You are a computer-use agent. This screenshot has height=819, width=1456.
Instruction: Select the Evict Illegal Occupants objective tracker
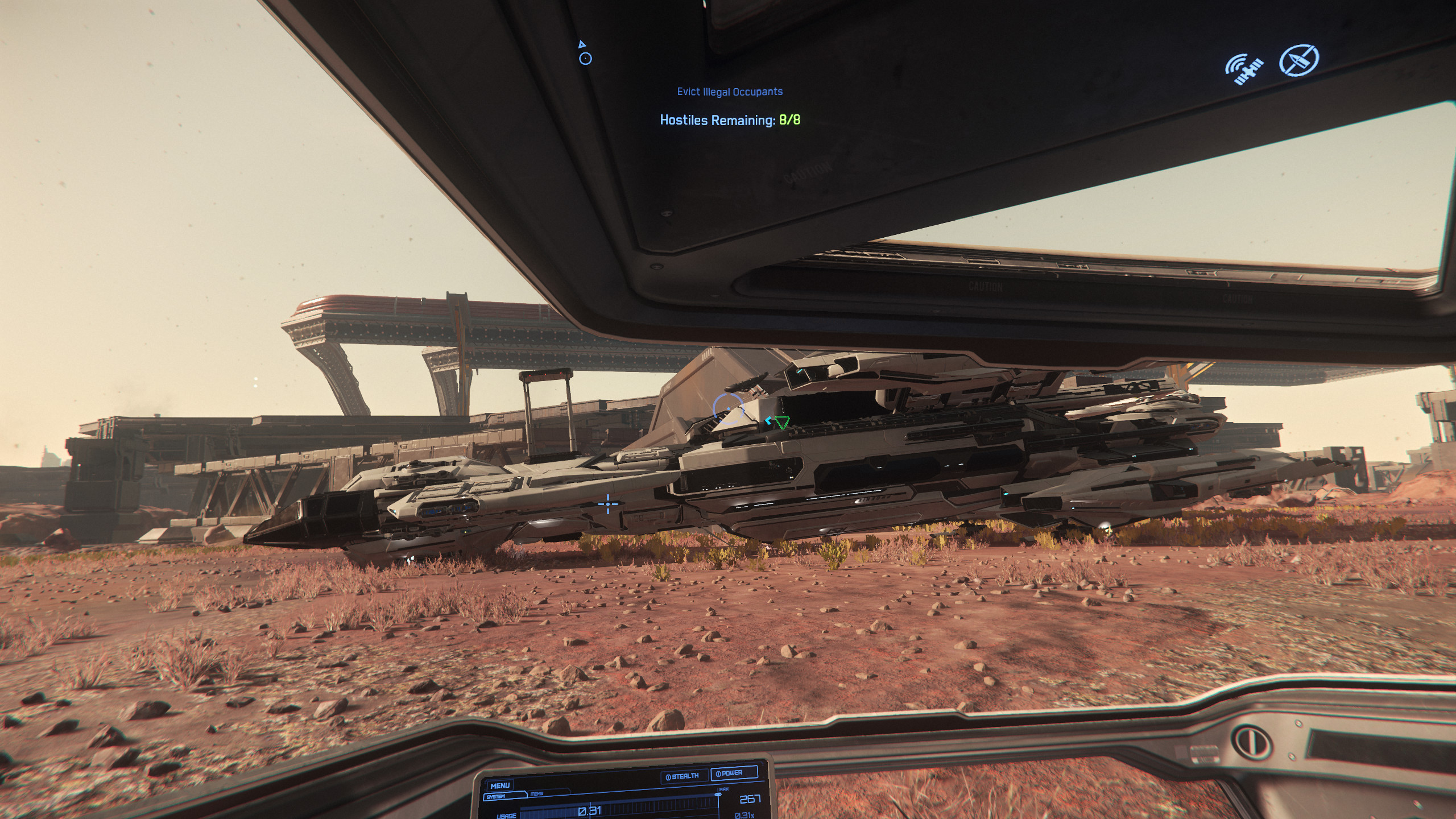point(730,92)
